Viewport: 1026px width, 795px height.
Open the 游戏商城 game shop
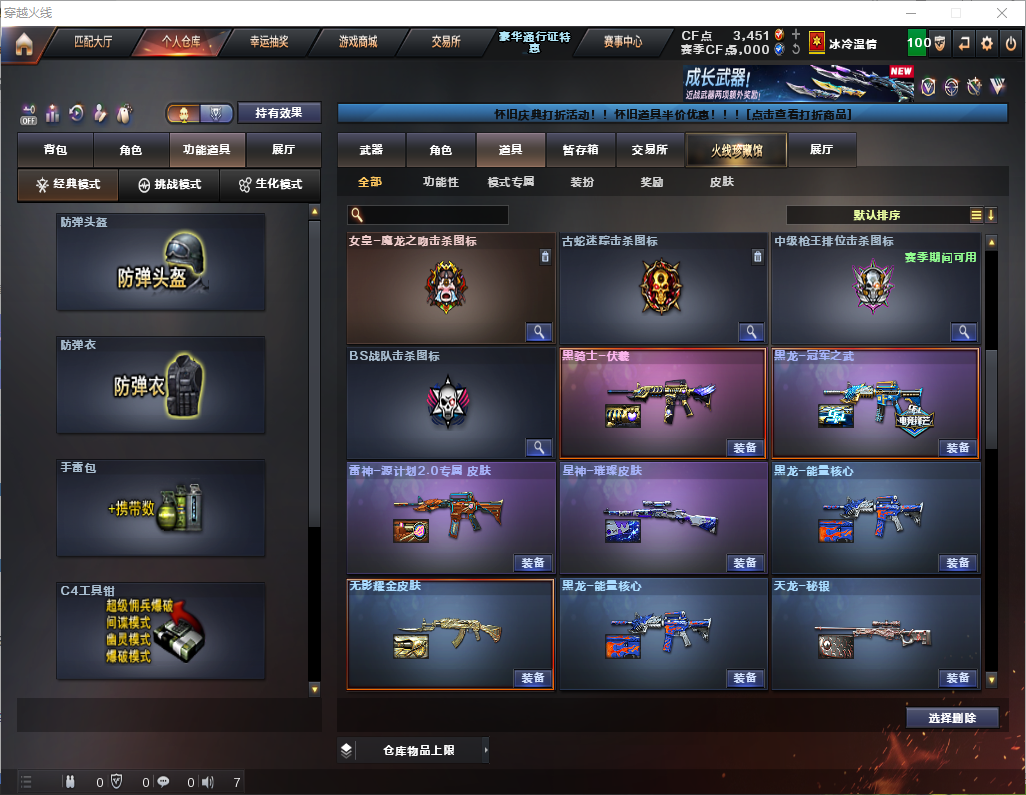[x=358, y=42]
